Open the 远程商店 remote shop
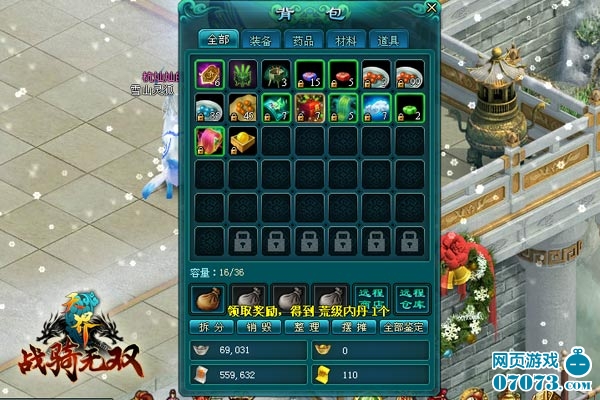The image size is (600, 400). click(x=372, y=298)
